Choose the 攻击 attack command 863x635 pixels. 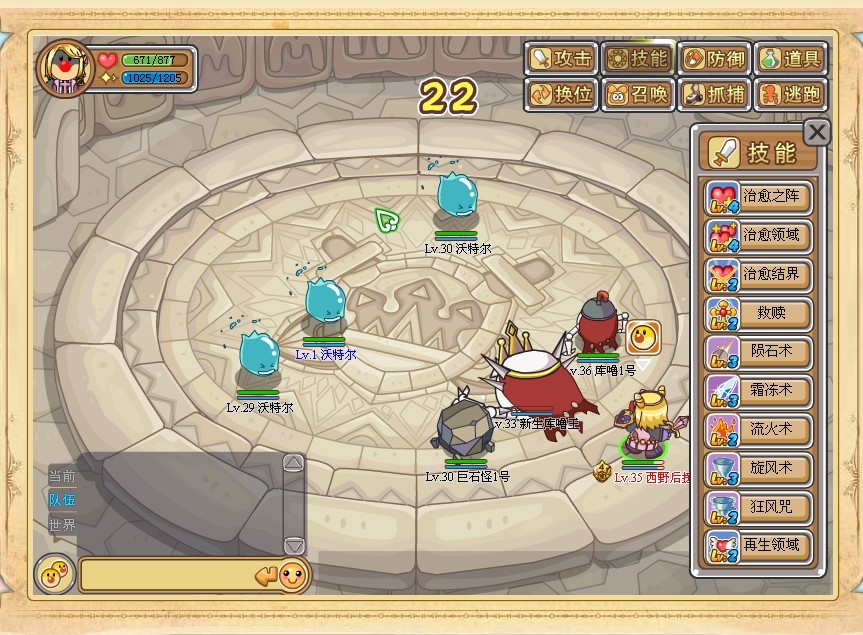pos(561,59)
